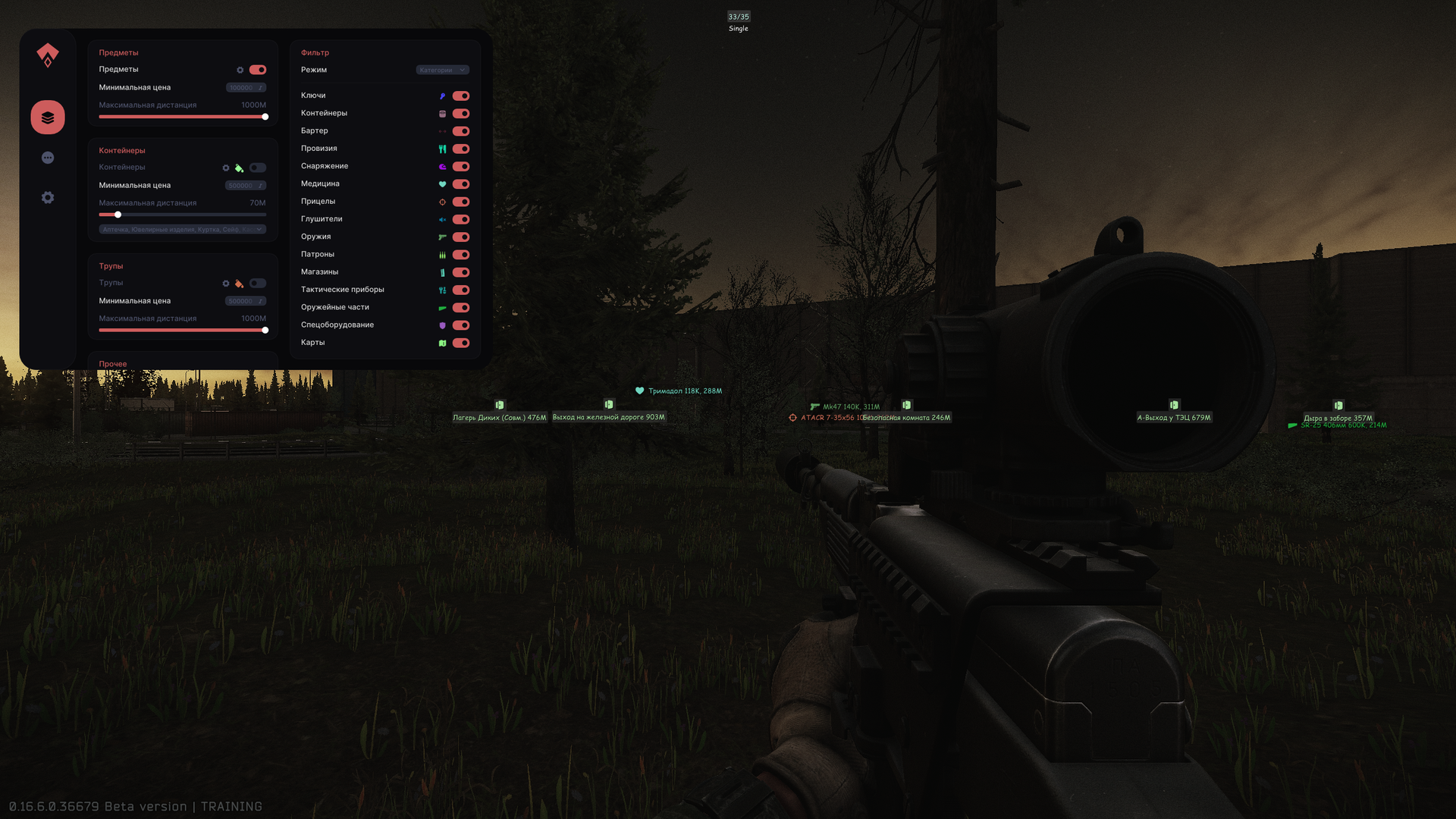Switch off the Оружия filter

point(461,237)
